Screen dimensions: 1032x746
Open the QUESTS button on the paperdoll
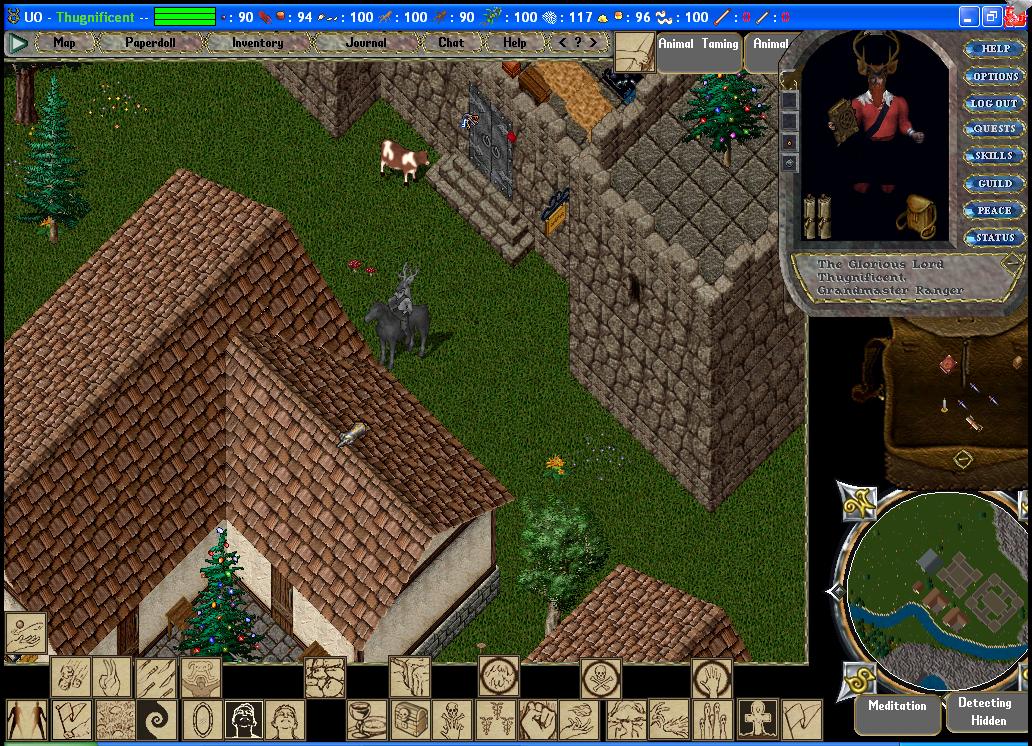pos(993,129)
